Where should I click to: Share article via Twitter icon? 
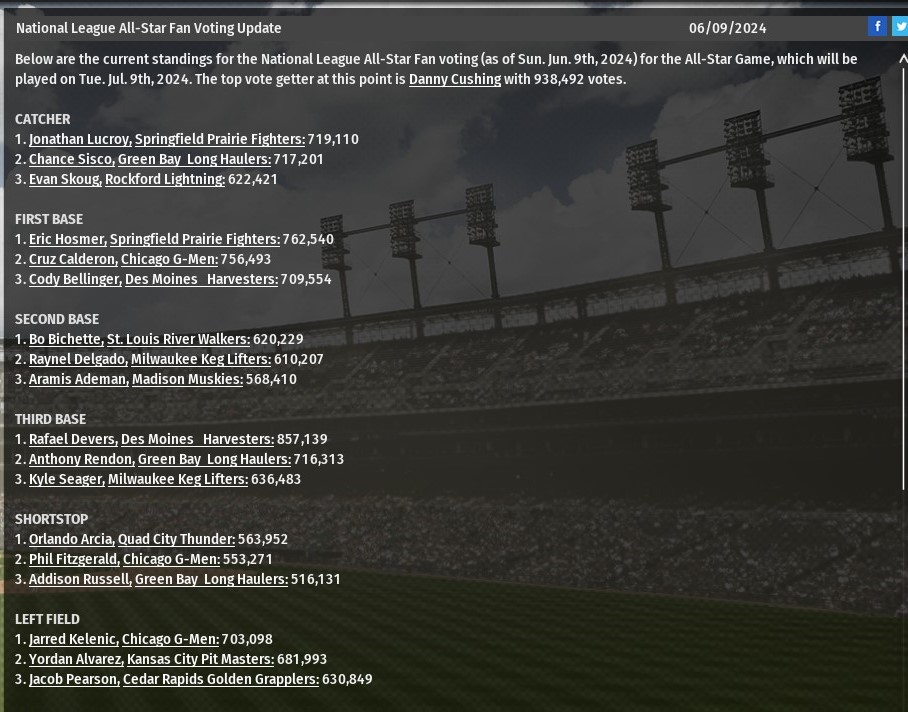pos(900,27)
